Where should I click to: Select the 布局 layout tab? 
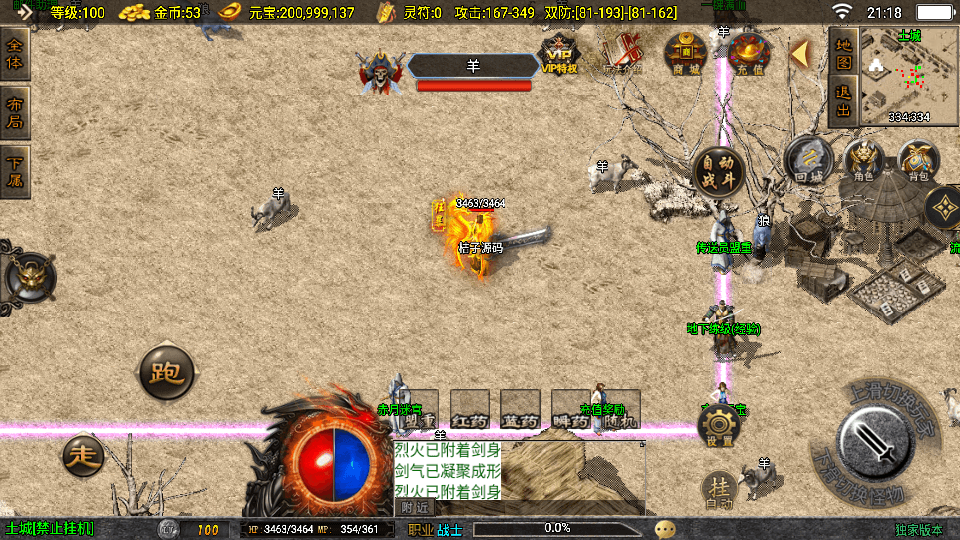(15, 113)
